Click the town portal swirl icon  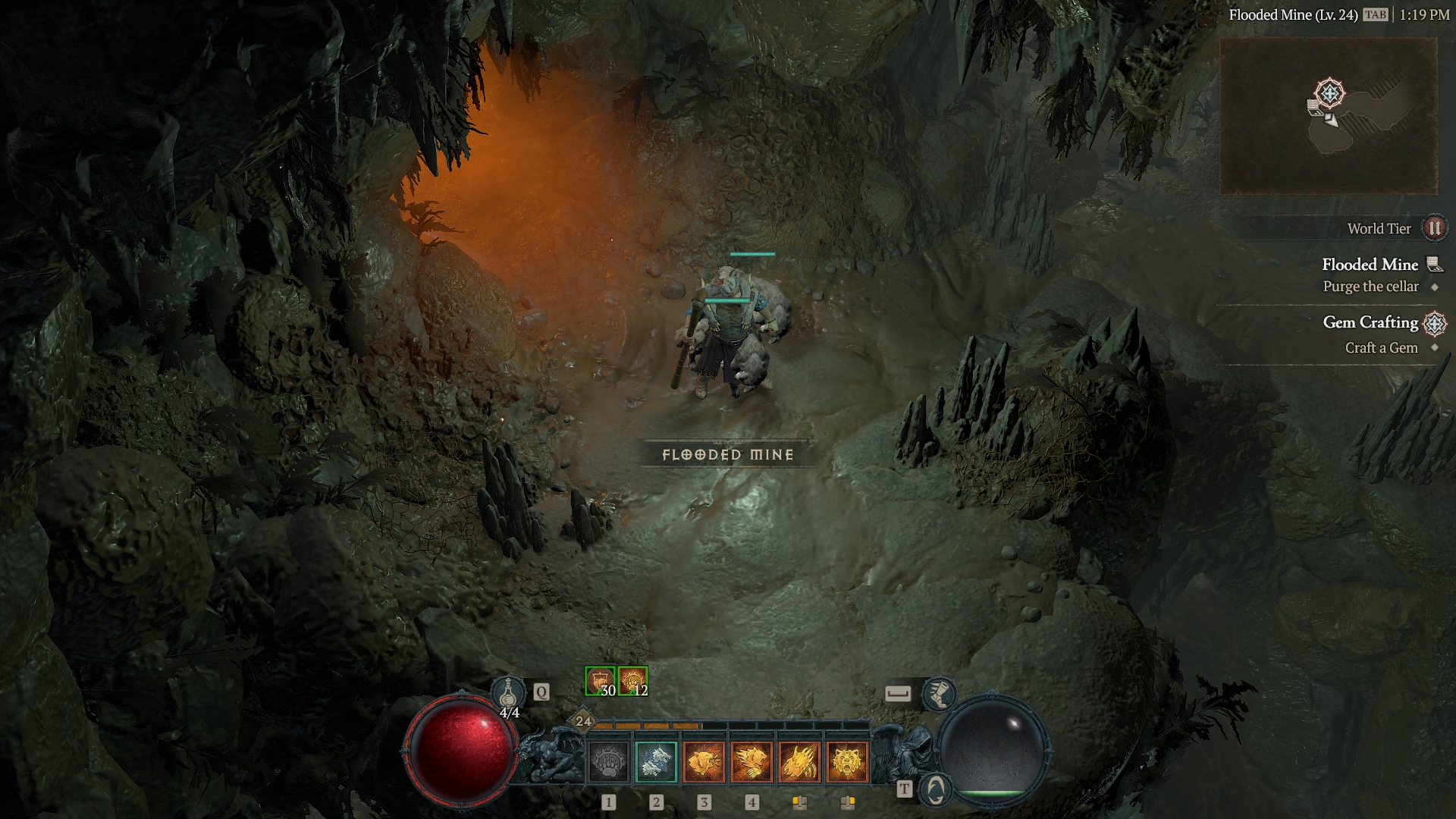[936, 789]
